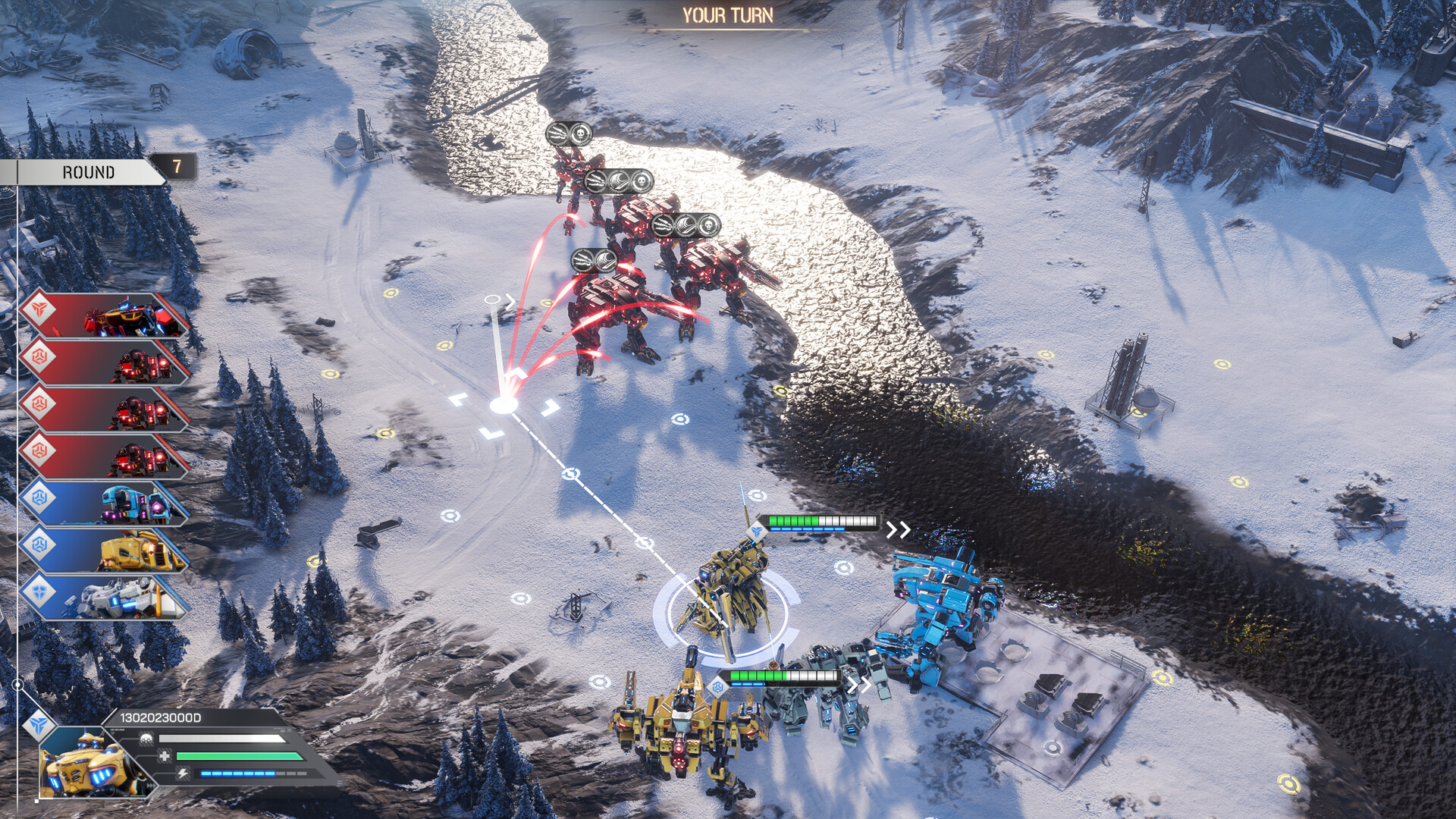
Task: Click the helmet armor icon in the unit info panel
Action: (146, 738)
